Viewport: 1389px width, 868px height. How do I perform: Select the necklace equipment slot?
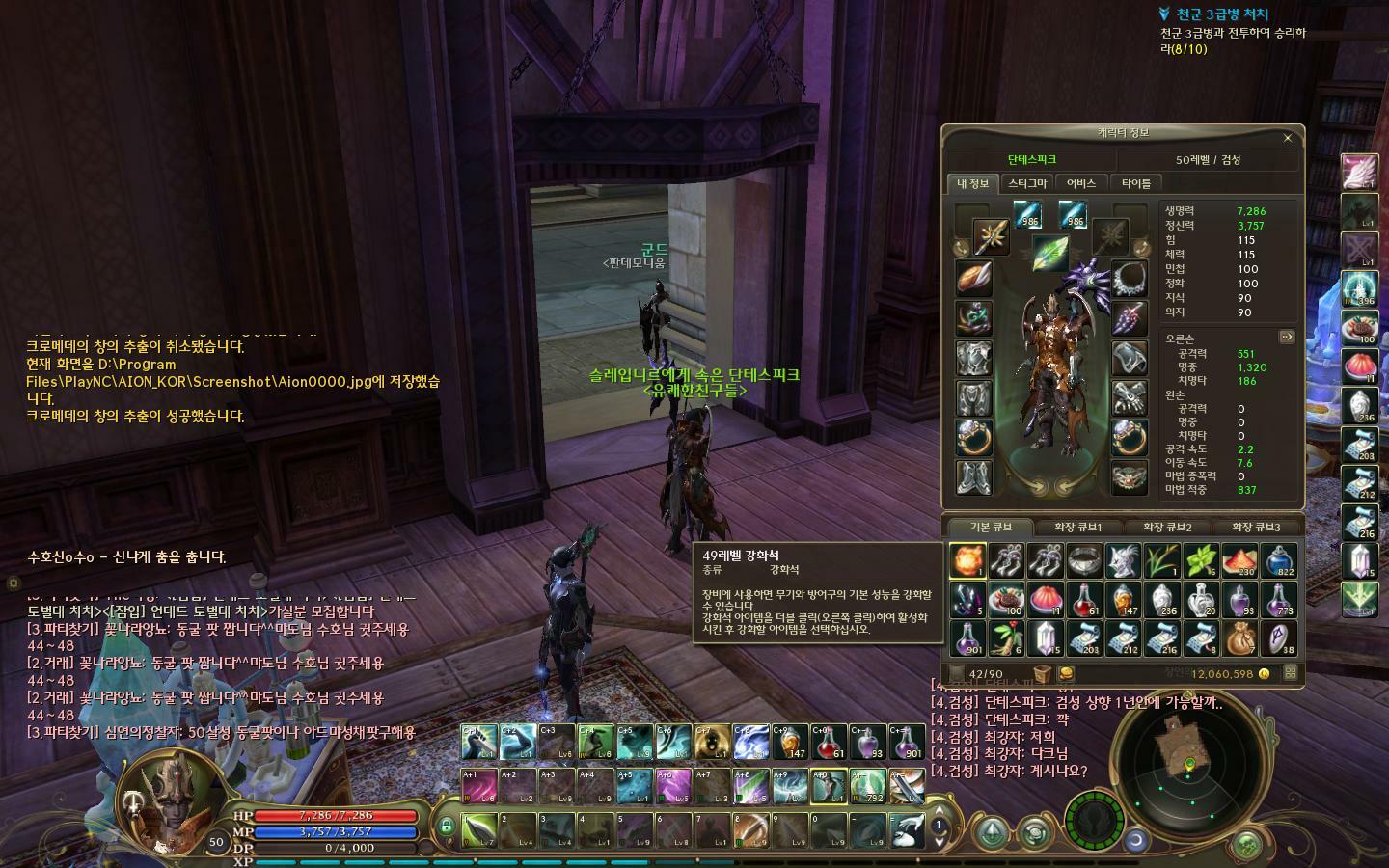click(1129, 279)
